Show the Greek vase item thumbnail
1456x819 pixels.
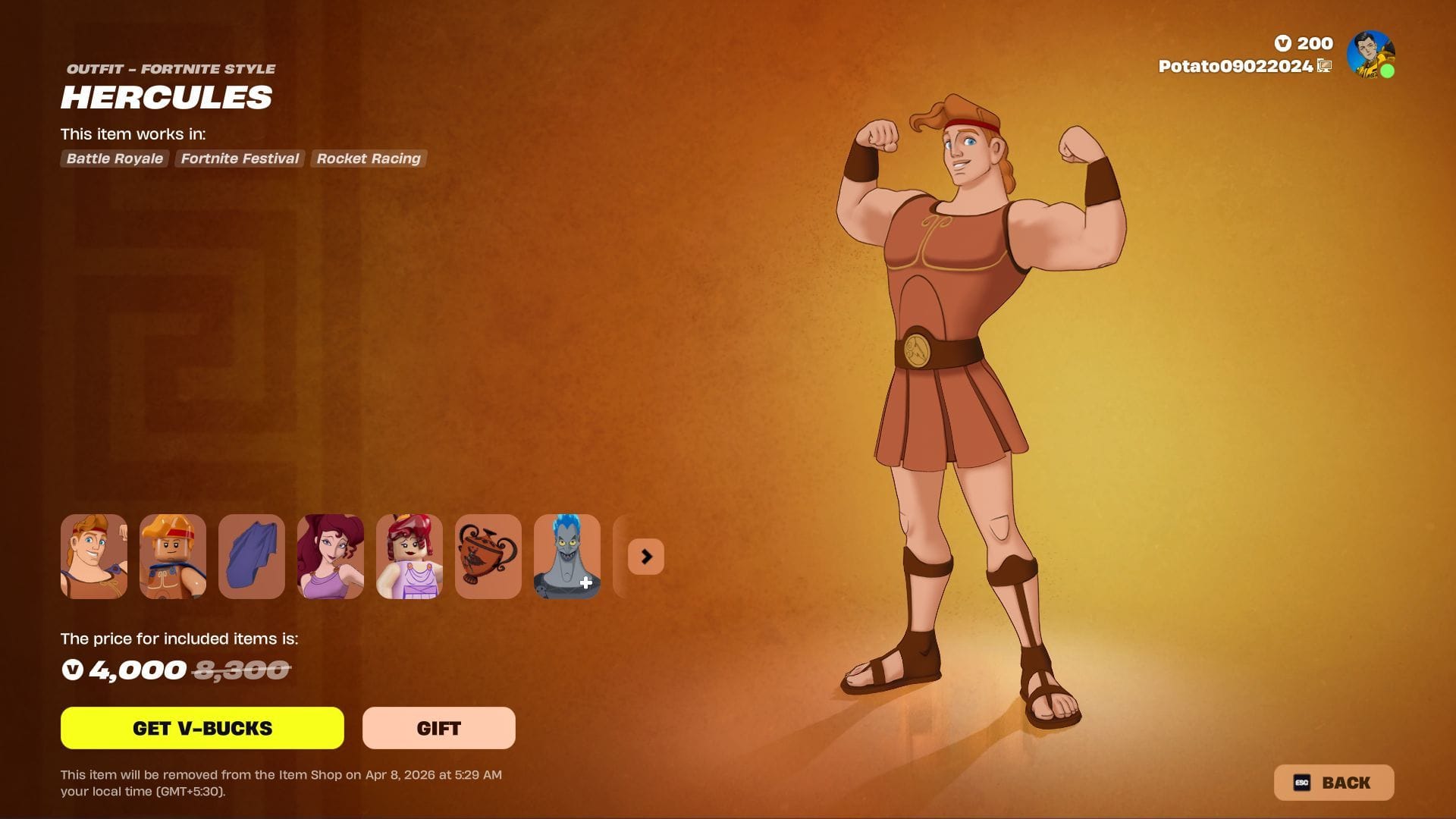click(x=488, y=557)
